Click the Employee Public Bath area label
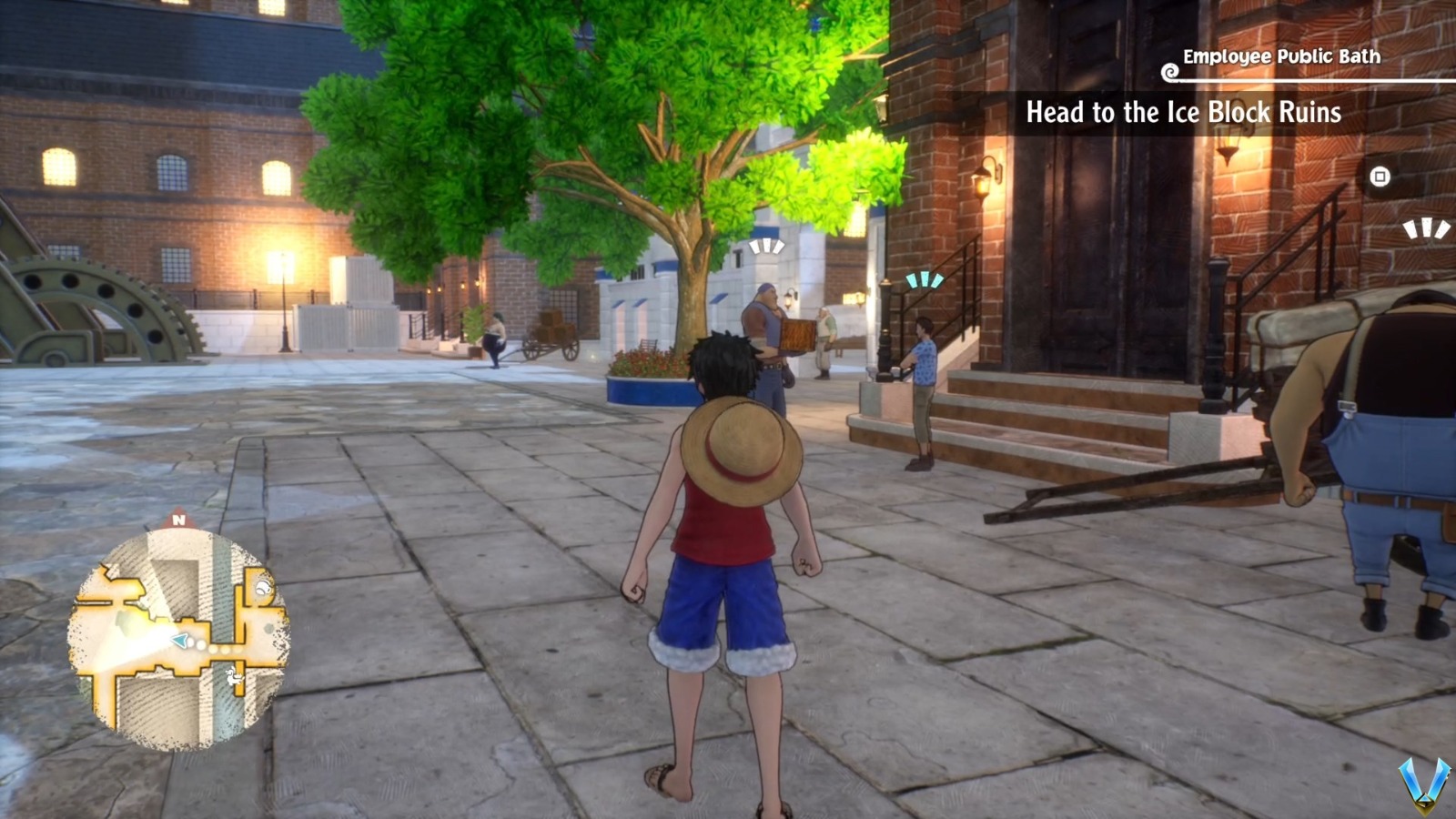Viewport: 1456px width, 819px height. (1280, 56)
